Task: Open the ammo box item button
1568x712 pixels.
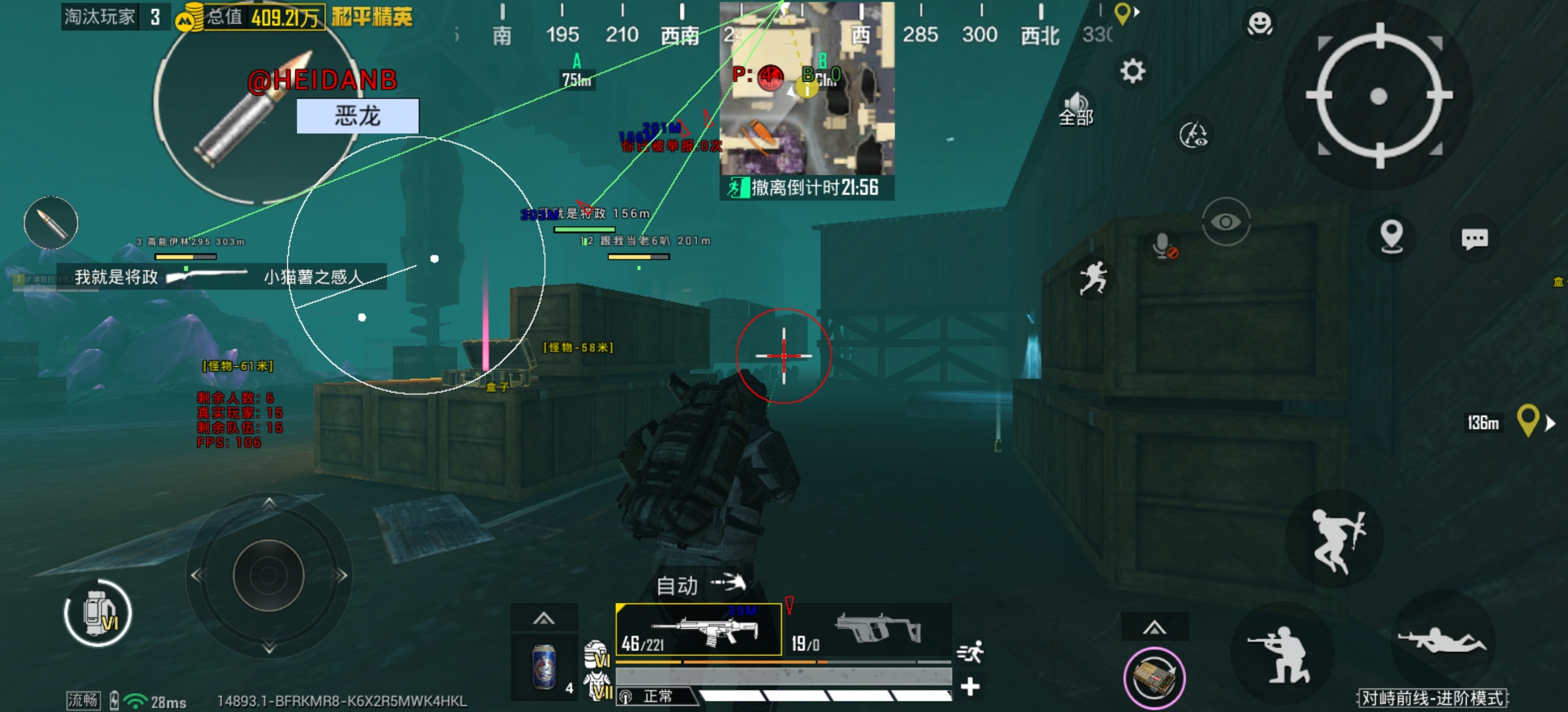Action: pyautogui.click(x=1154, y=678)
